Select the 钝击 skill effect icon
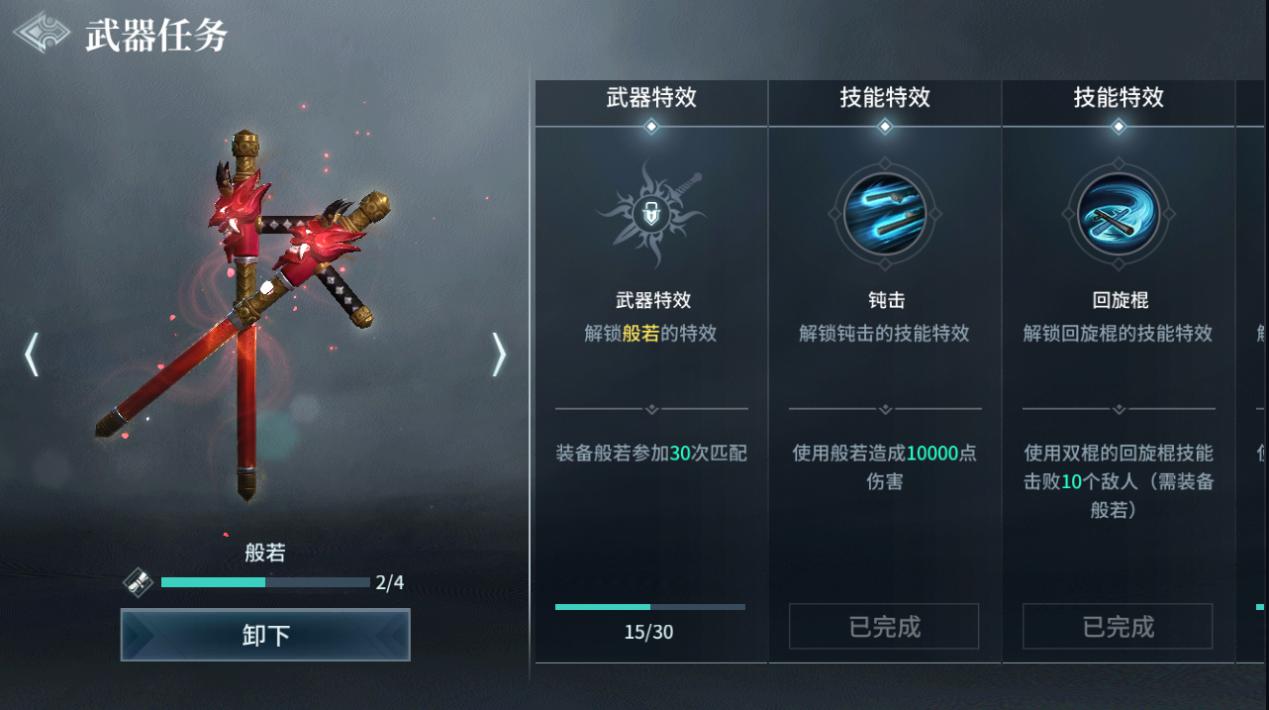1269x710 pixels. [885, 213]
